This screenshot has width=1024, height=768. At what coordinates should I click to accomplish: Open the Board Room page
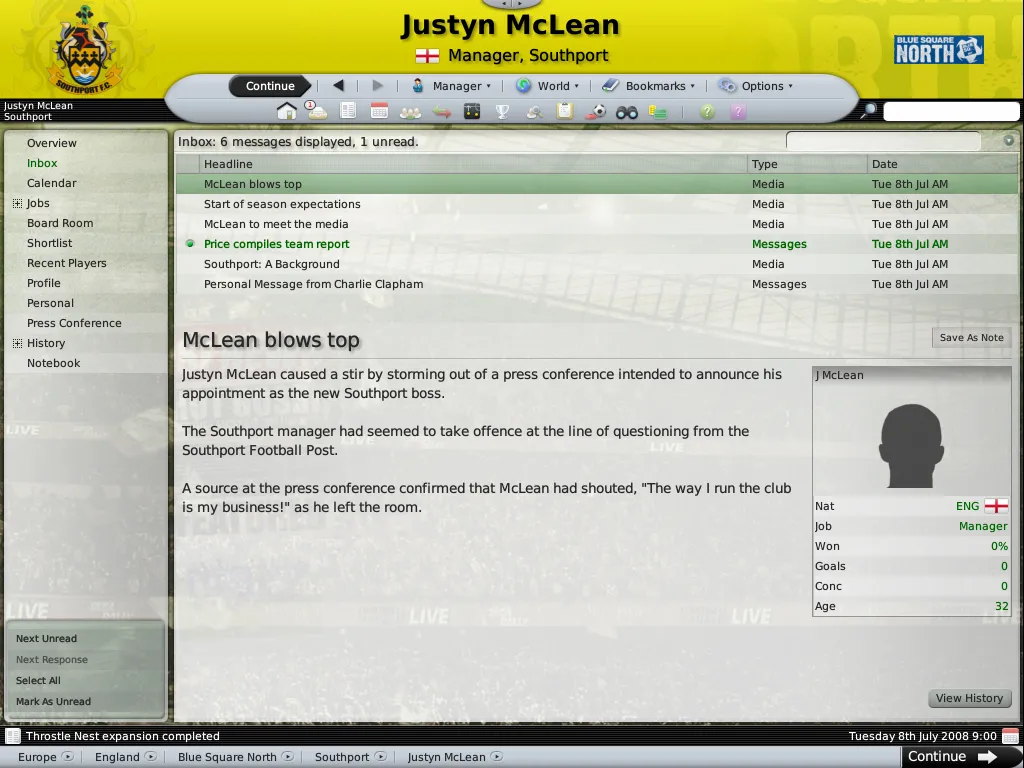[60, 223]
